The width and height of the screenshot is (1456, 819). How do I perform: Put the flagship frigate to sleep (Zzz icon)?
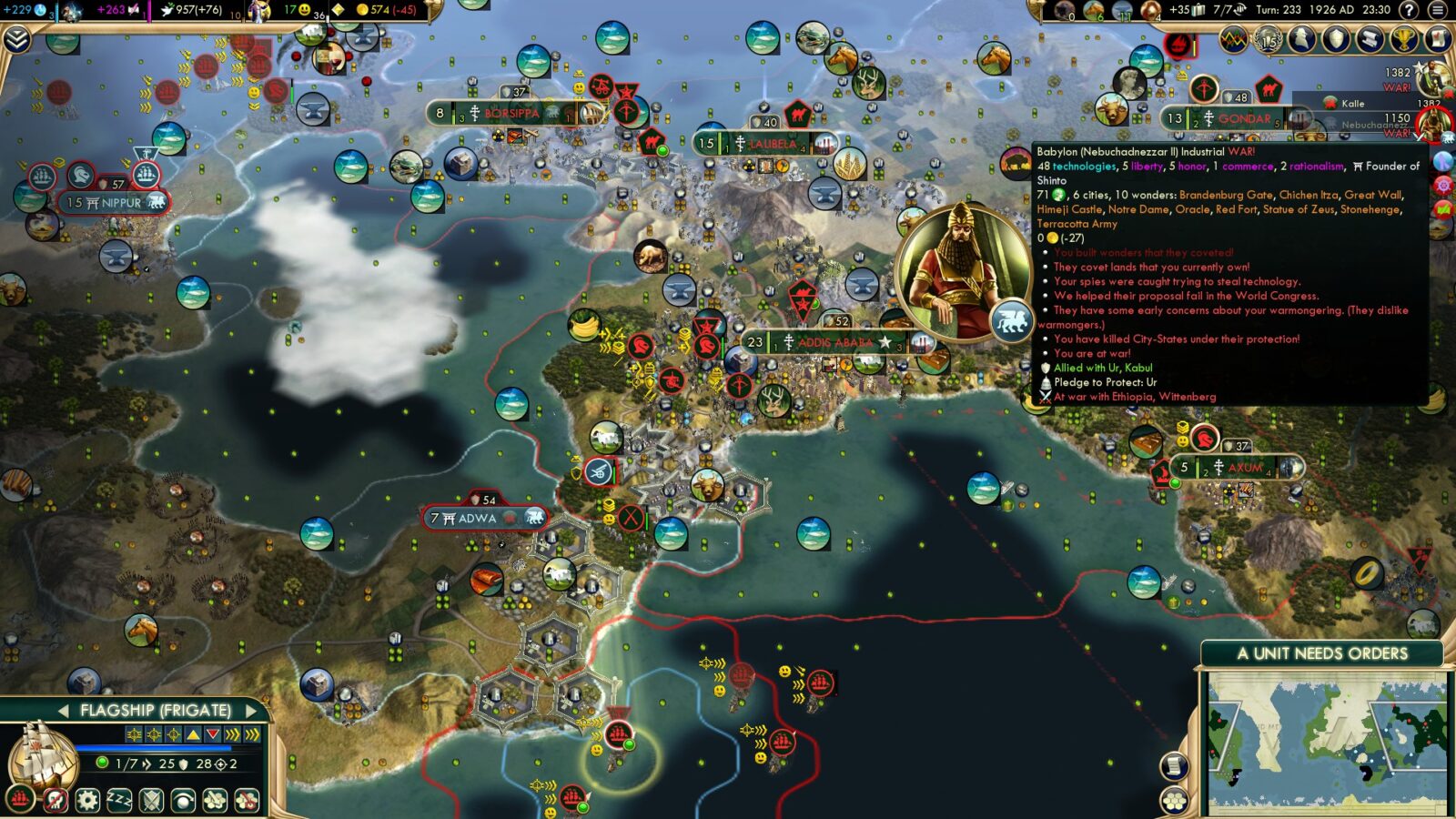117,802
